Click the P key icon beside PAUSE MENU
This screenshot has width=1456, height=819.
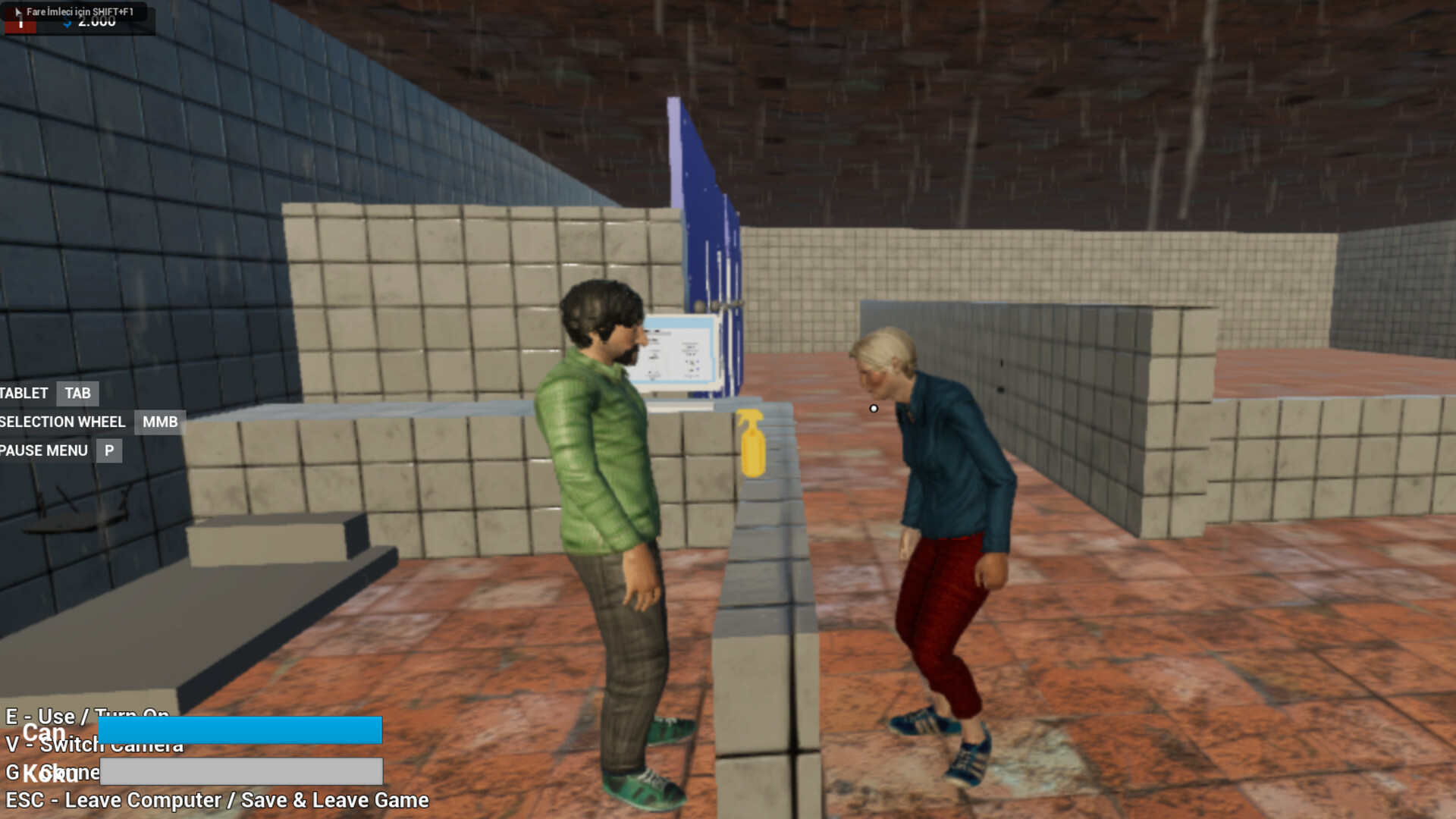pyautogui.click(x=108, y=450)
